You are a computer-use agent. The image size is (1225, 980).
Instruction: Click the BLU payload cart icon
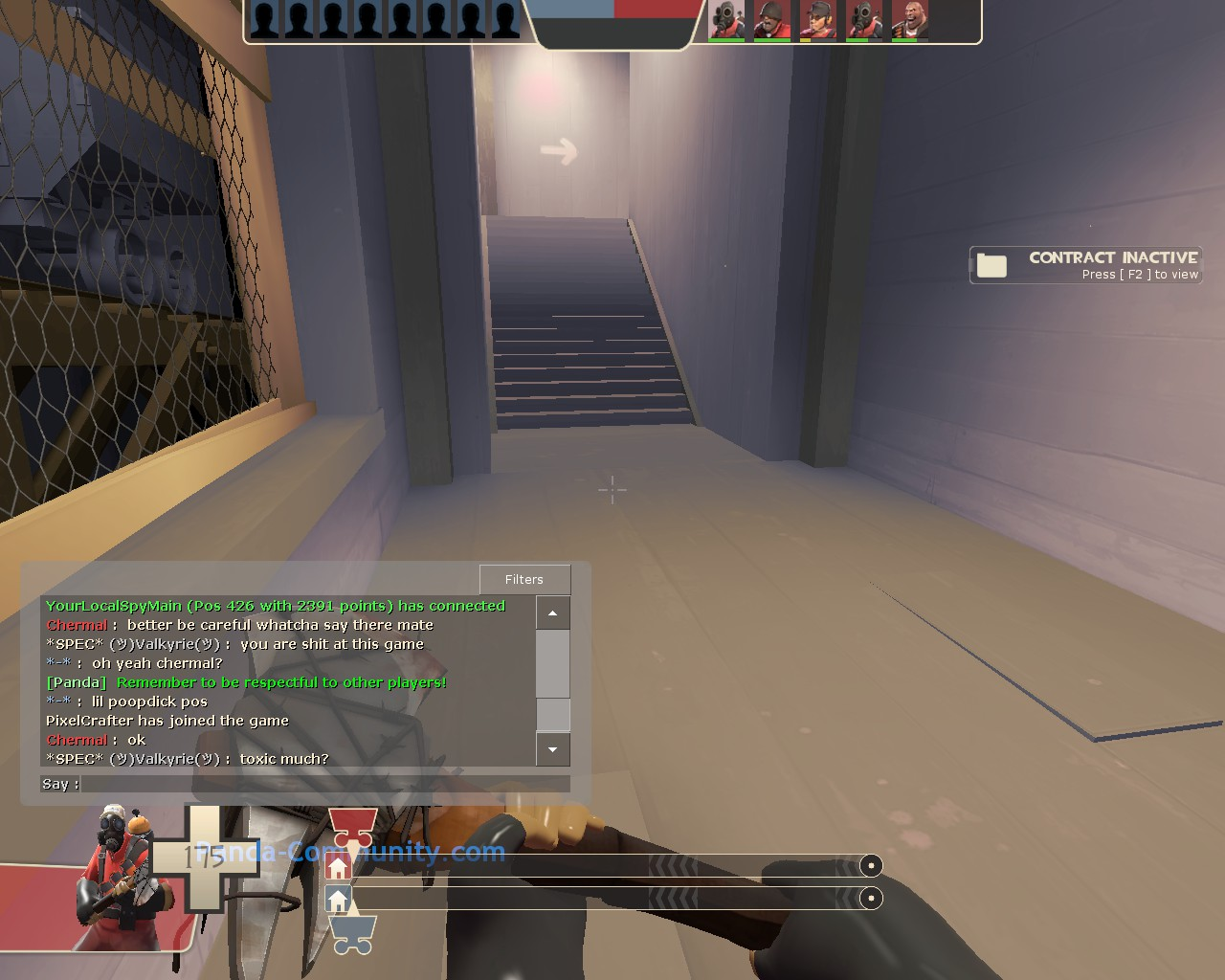coord(352,933)
